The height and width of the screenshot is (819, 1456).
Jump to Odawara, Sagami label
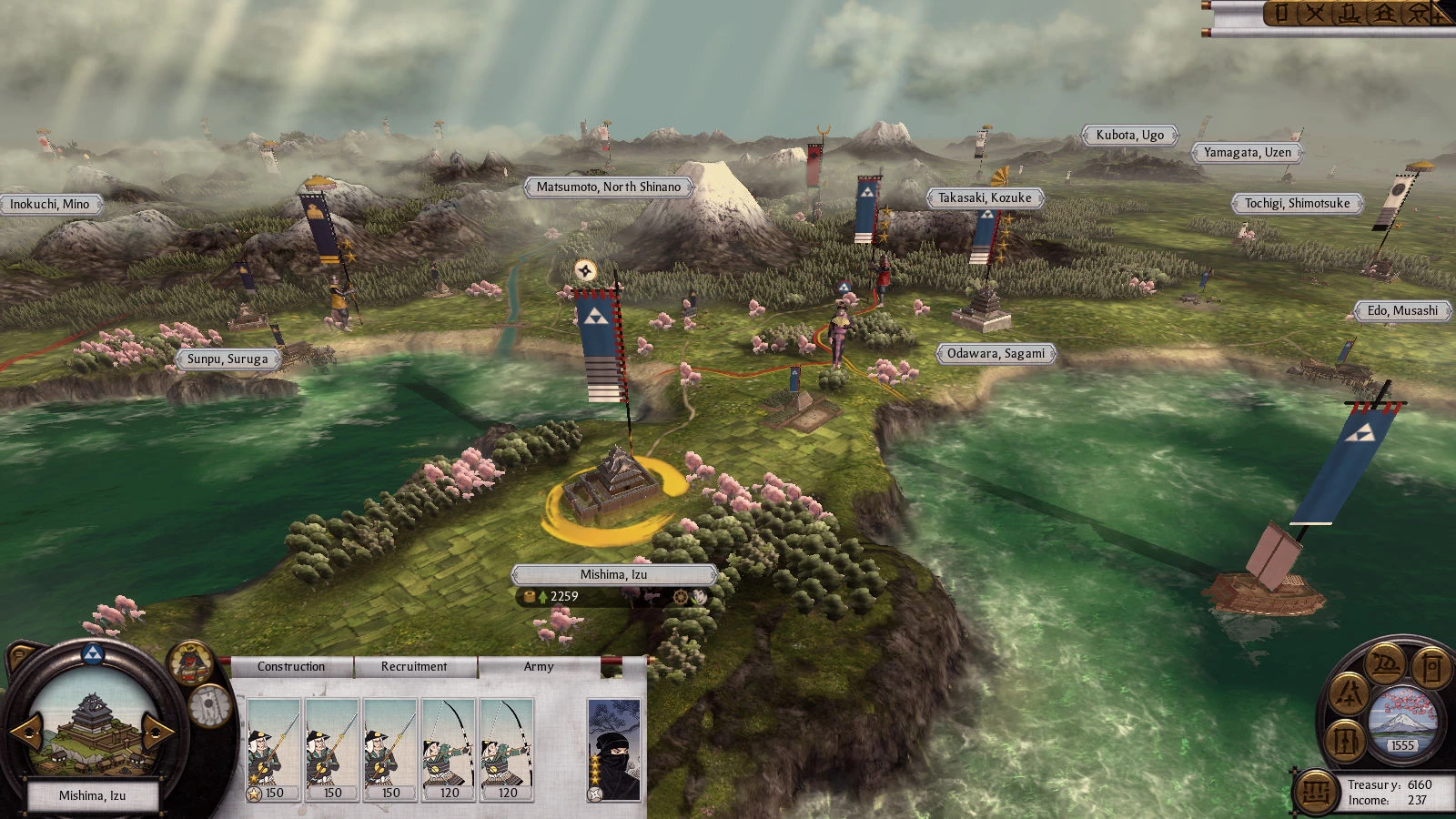pos(996,354)
